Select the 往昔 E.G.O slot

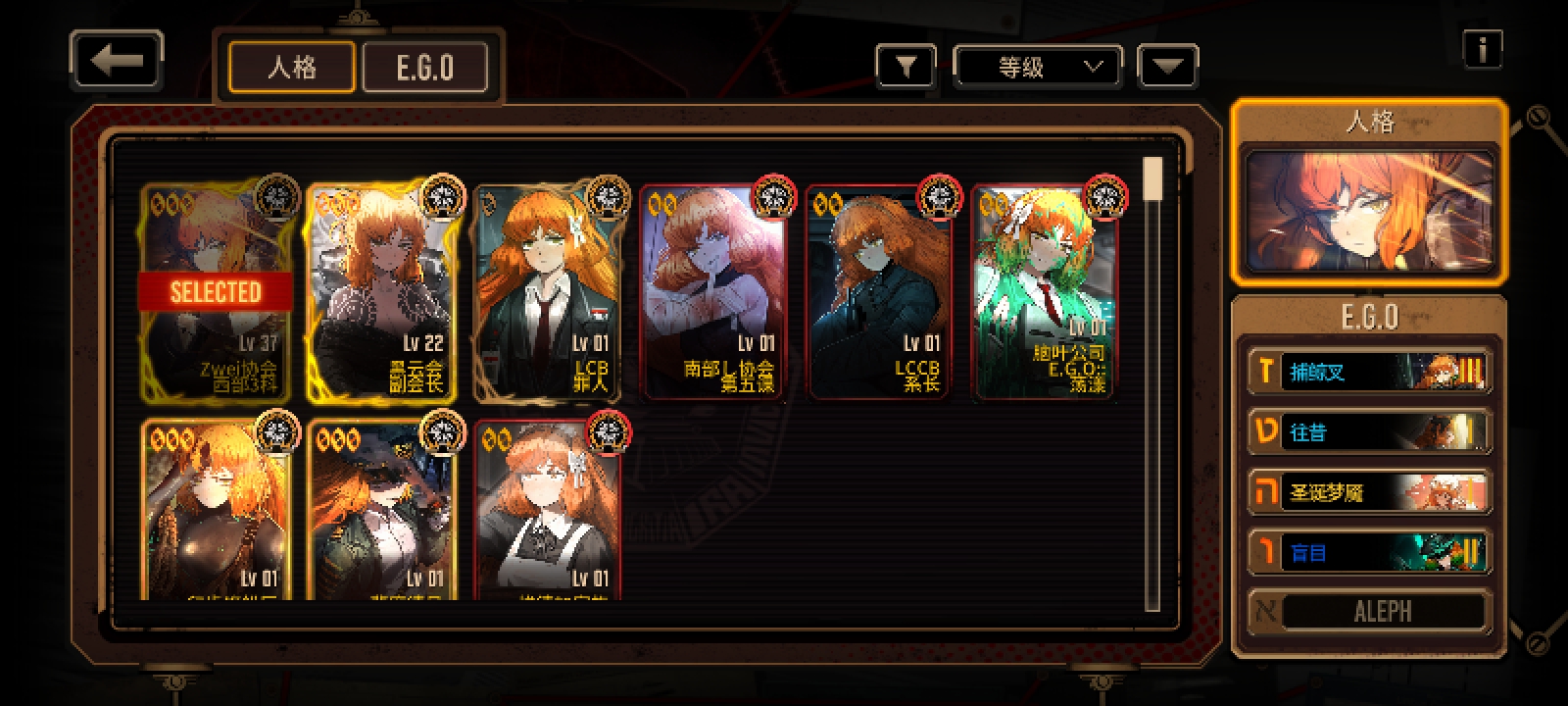click(x=1369, y=432)
